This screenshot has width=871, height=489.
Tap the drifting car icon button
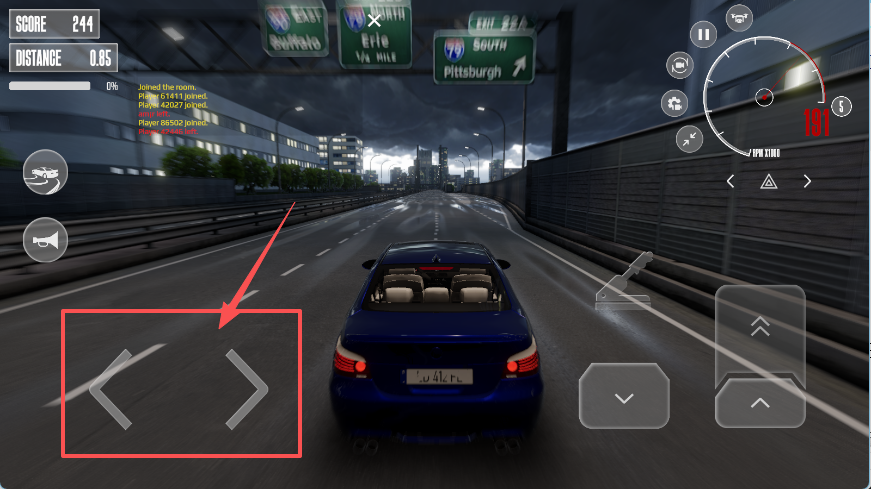(45, 172)
